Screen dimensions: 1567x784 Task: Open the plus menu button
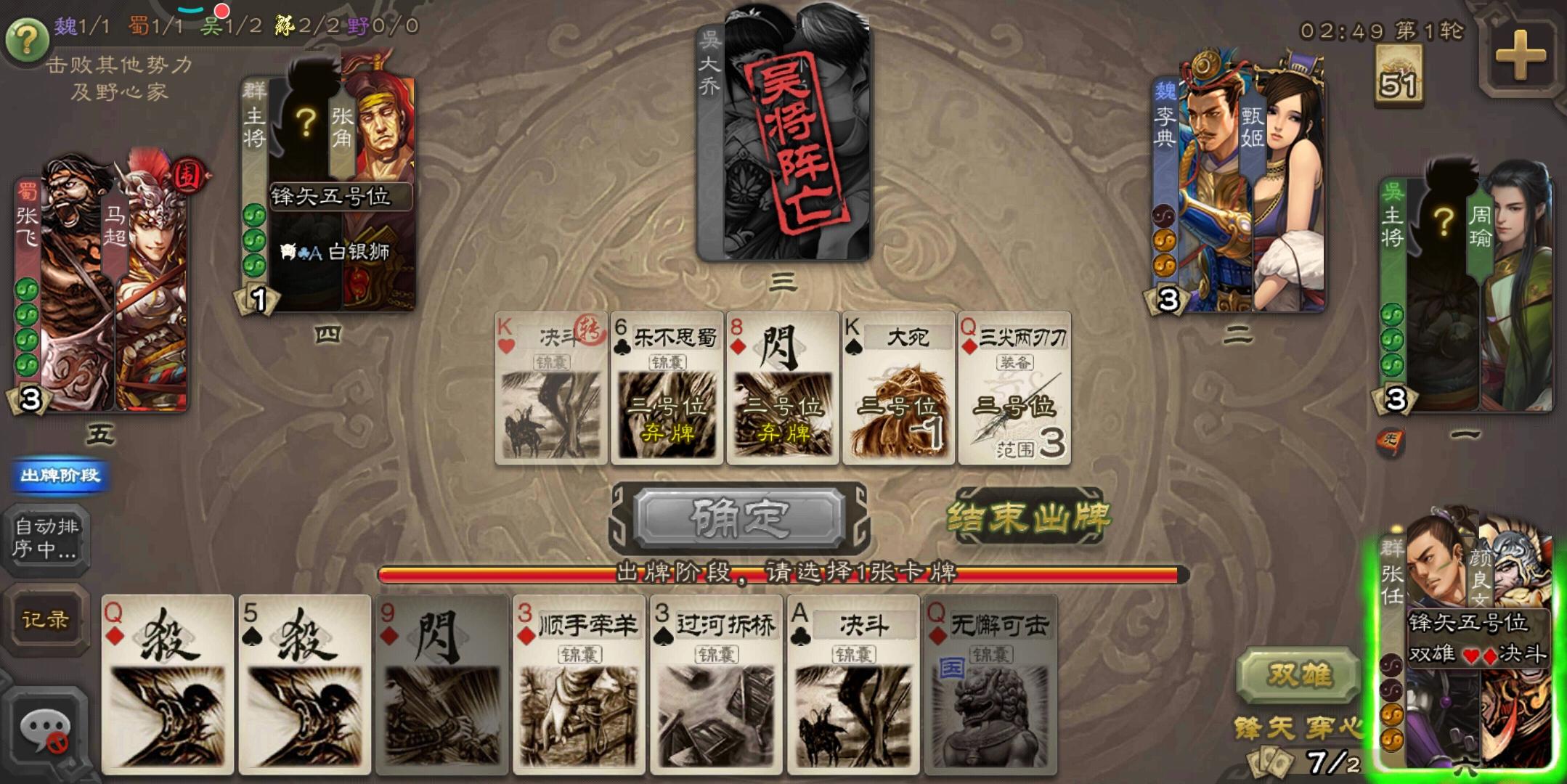click(1519, 56)
